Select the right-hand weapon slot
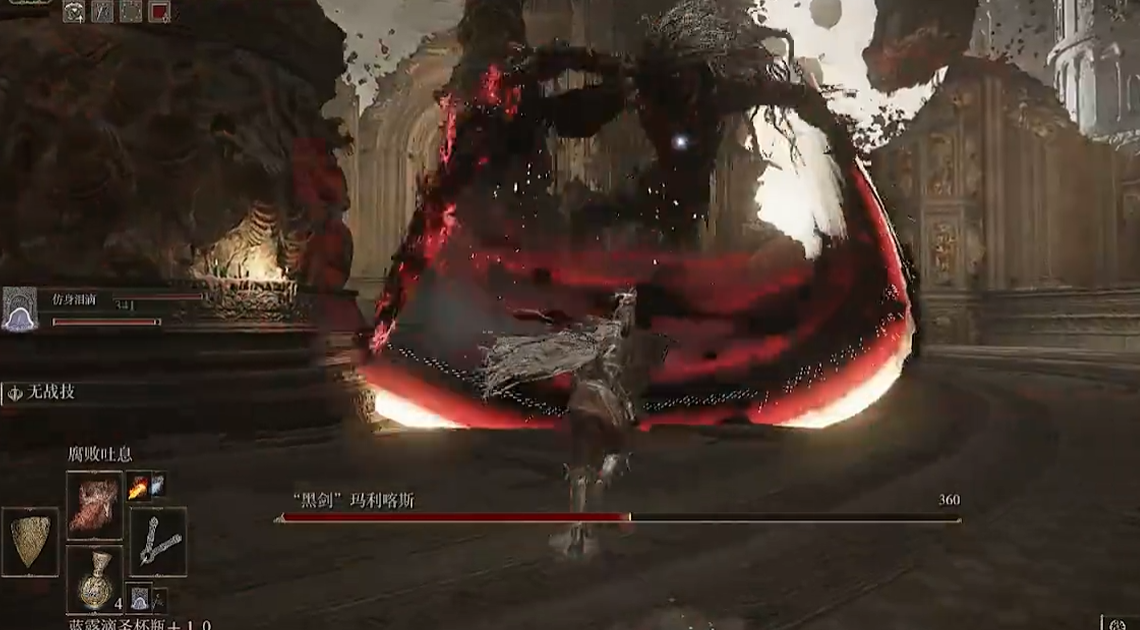Image resolution: width=1140 pixels, height=630 pixels. [x=158, y=542]
